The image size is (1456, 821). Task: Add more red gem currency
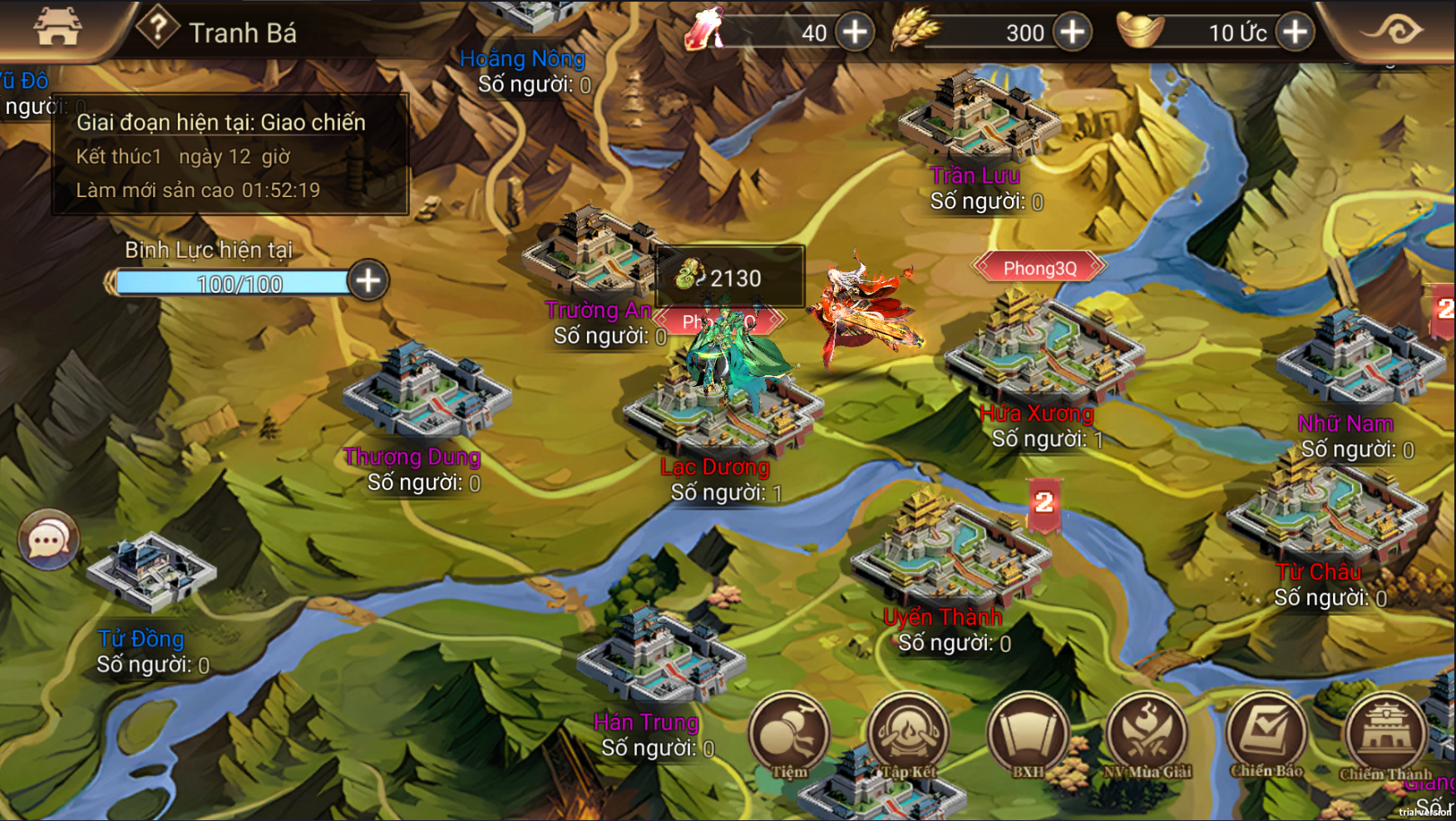pos(855,32)
